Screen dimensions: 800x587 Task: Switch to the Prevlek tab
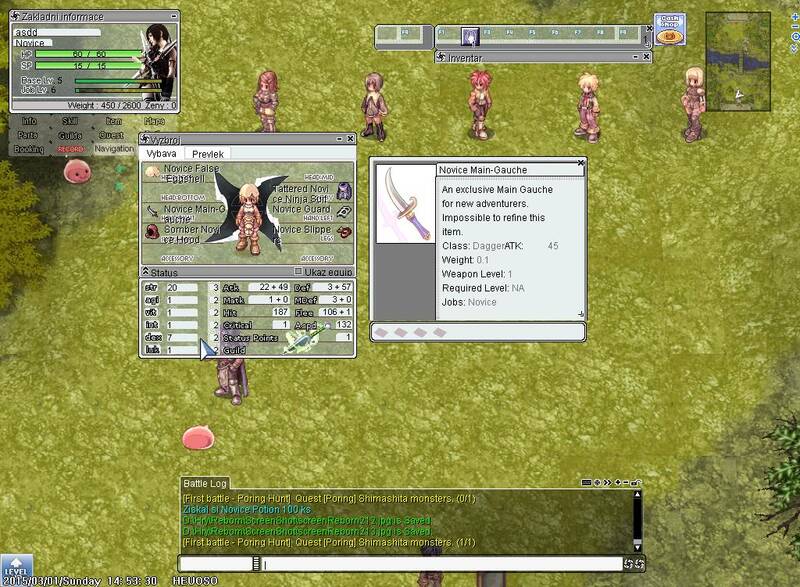tap(208, 154)
